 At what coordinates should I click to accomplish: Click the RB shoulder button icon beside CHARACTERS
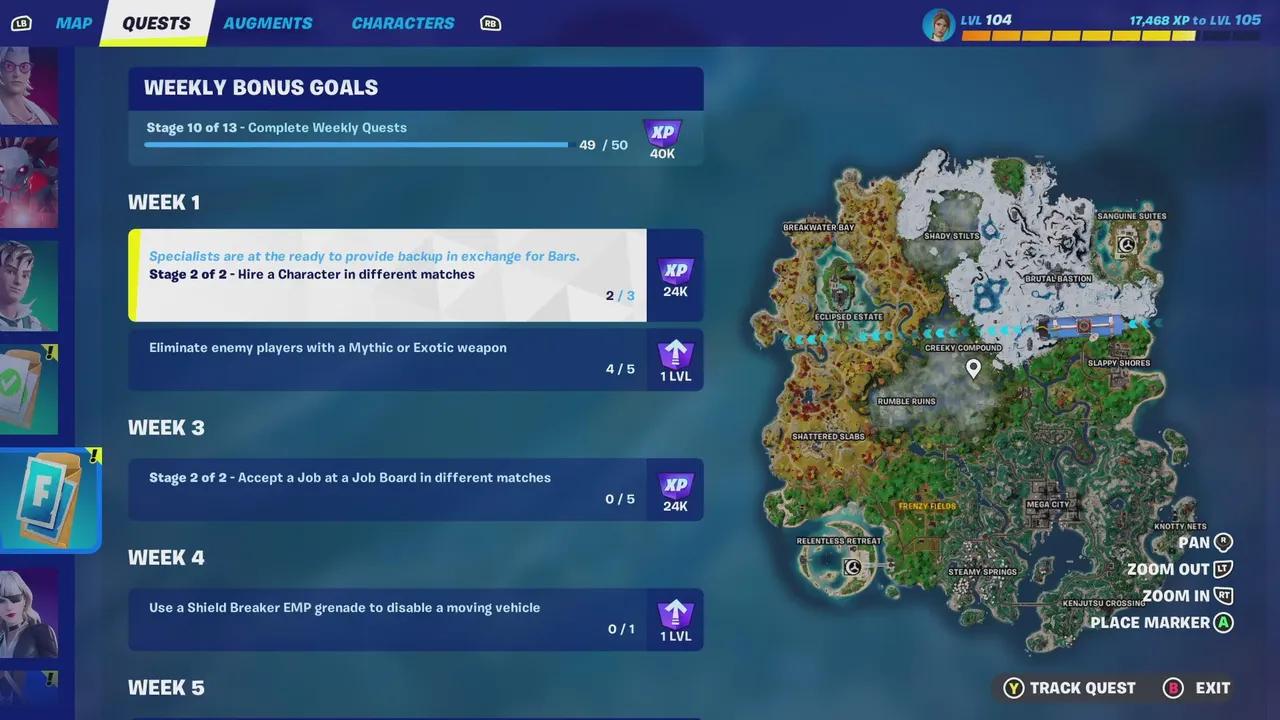pyautogui.click(x=490, y=23)
